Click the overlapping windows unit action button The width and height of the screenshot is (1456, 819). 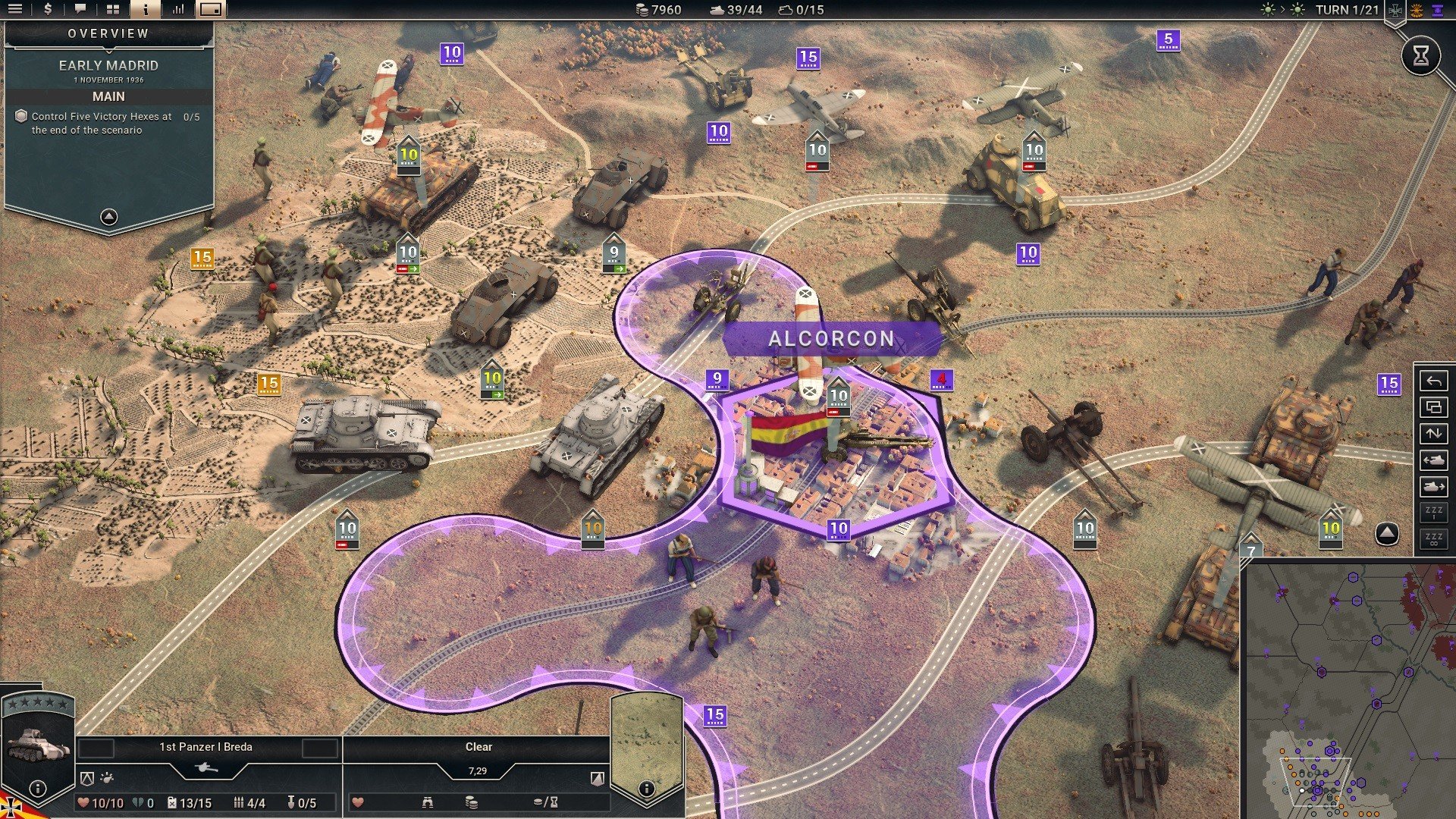(1433, 407)
